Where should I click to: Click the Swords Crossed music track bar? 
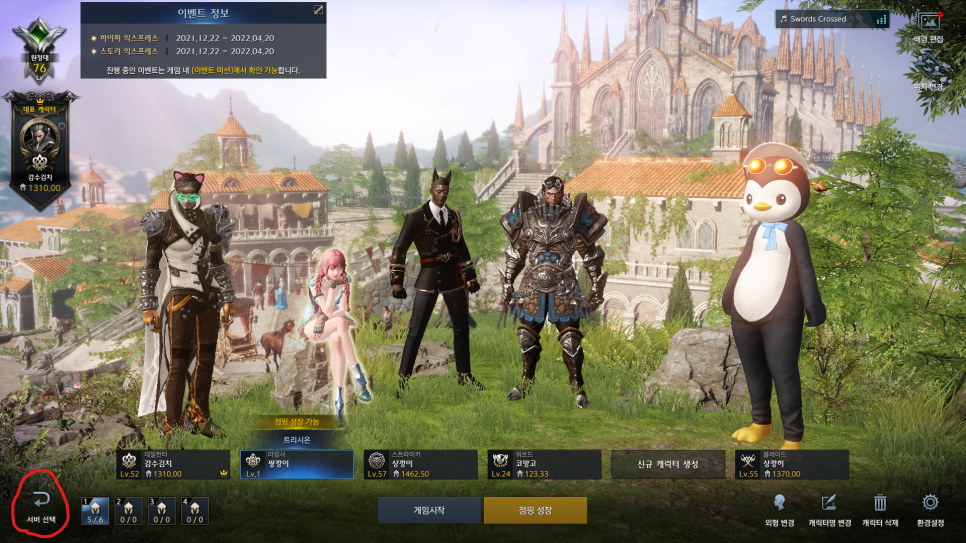pos(832,19)
